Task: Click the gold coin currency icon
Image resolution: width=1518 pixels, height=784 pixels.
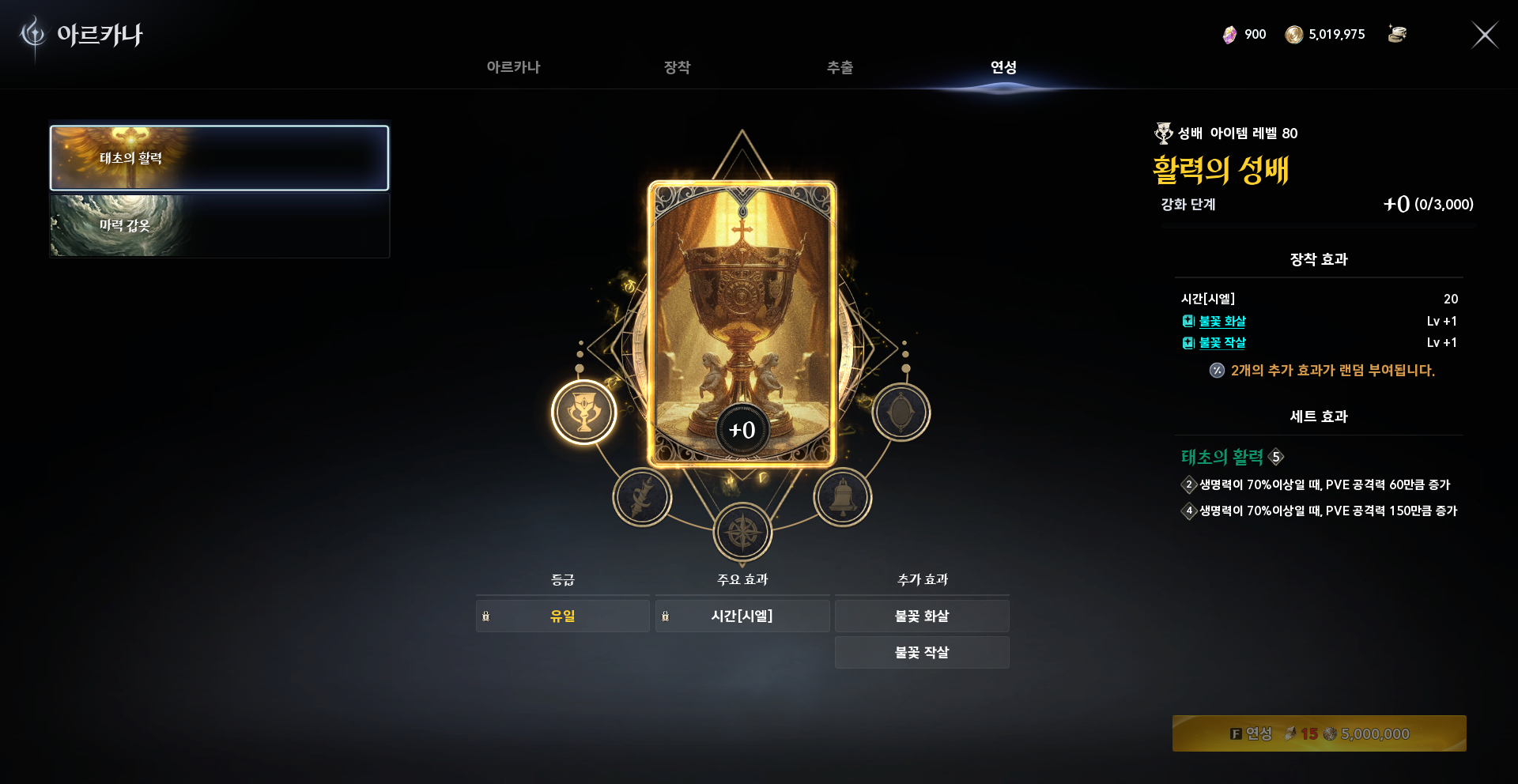Action: (x=1295, y=34)
